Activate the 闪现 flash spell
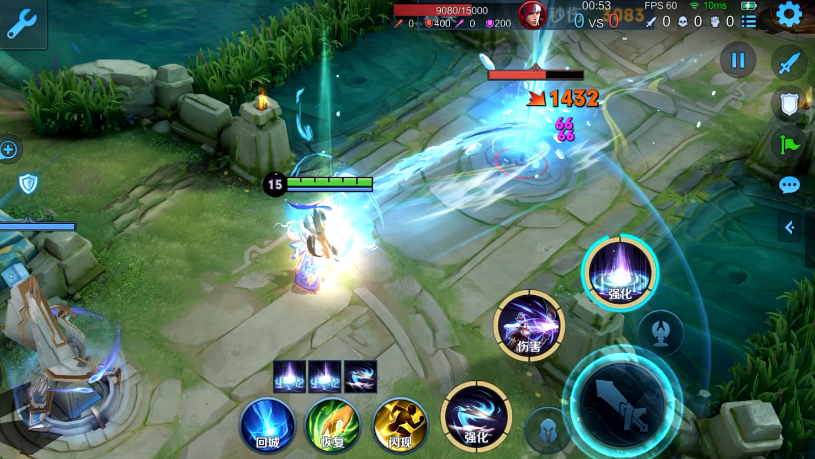 [399, 424]
